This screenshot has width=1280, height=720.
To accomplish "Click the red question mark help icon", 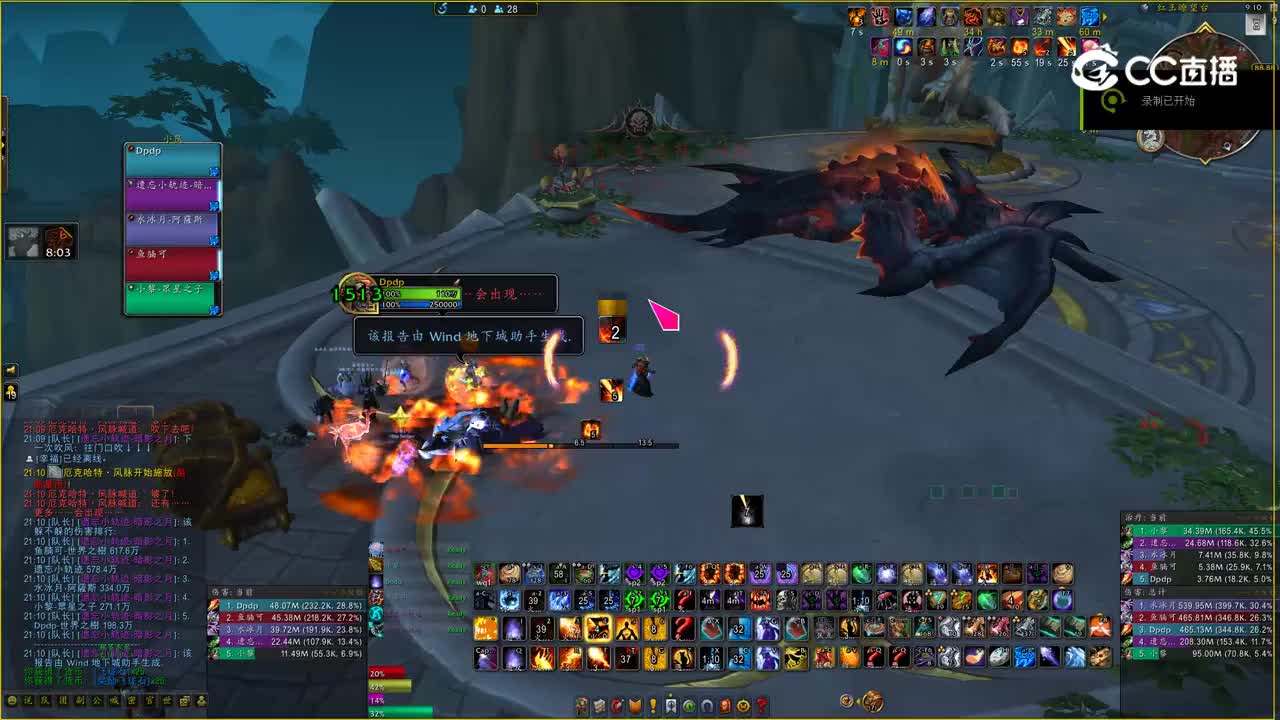I will (x=761, y=705).
